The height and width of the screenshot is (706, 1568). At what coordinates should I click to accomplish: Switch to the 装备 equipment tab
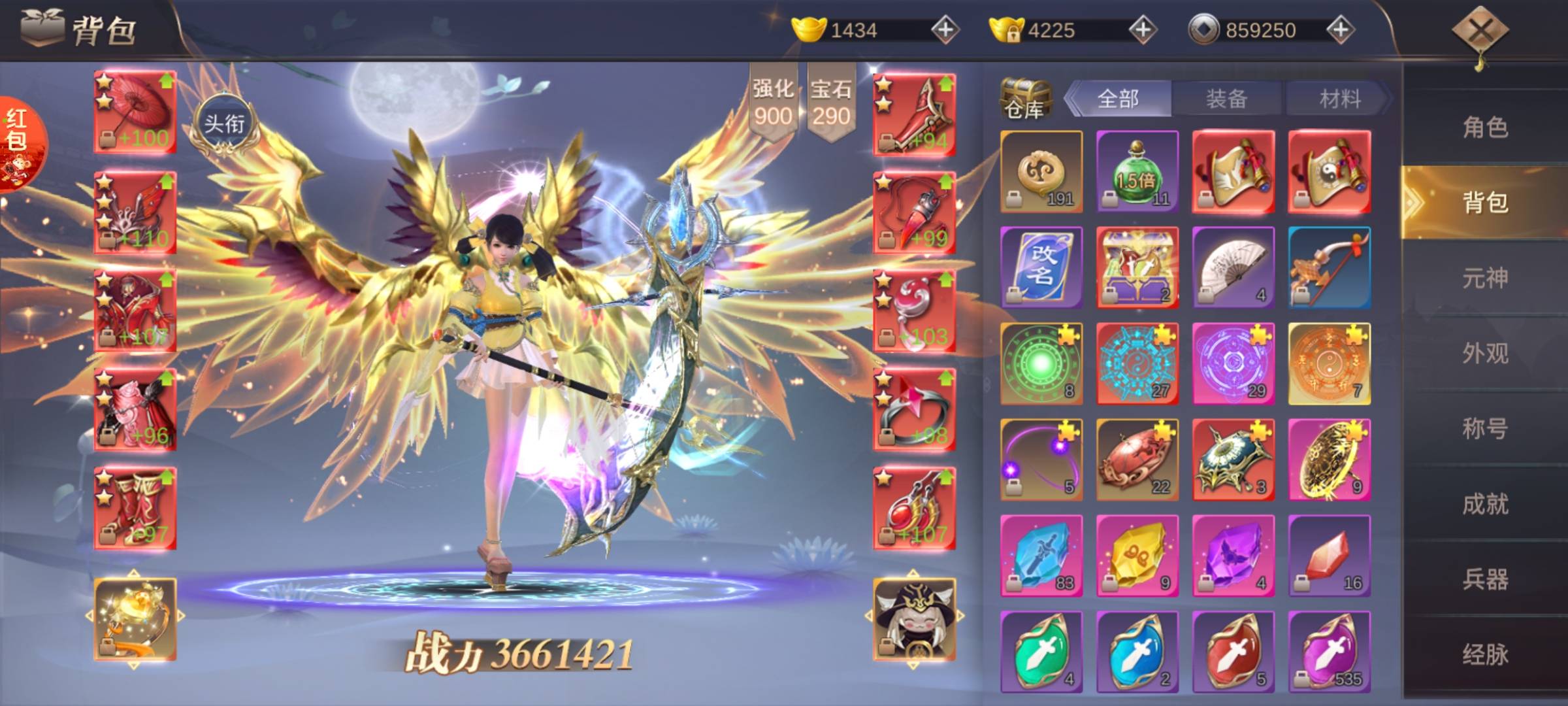click(x=1226, y=99)
